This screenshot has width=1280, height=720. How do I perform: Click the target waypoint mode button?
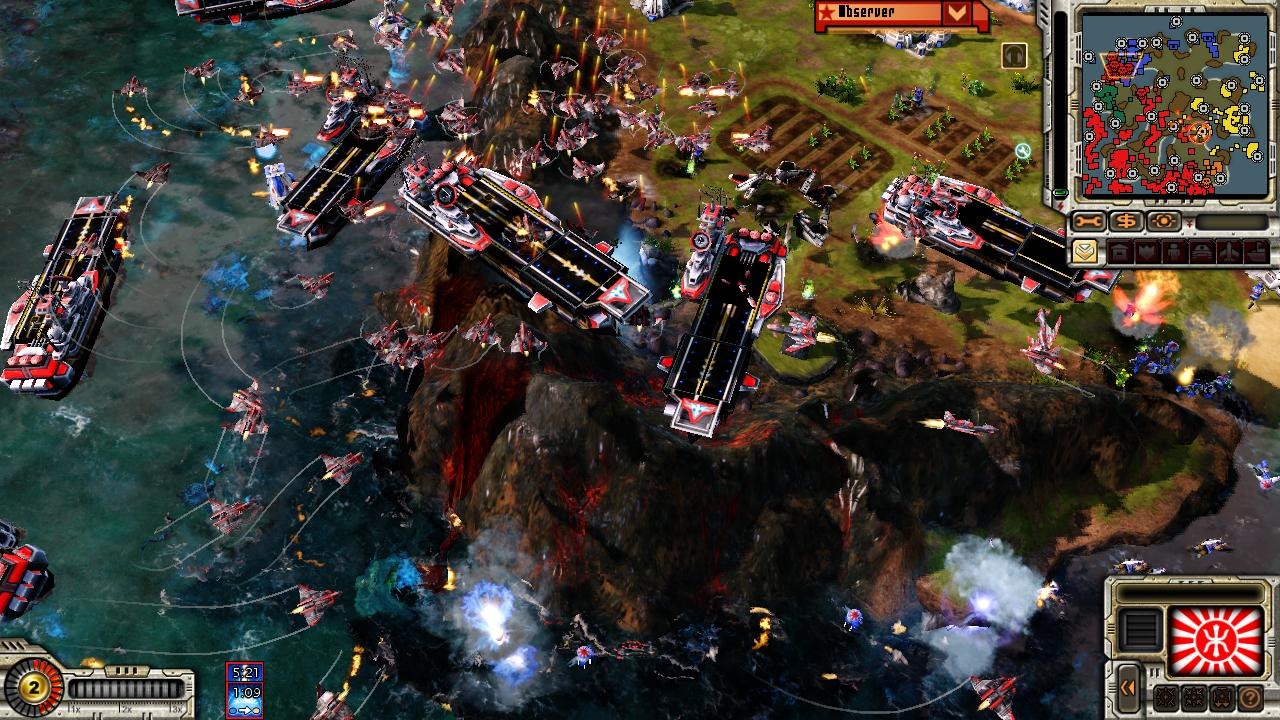[1164, 221]
